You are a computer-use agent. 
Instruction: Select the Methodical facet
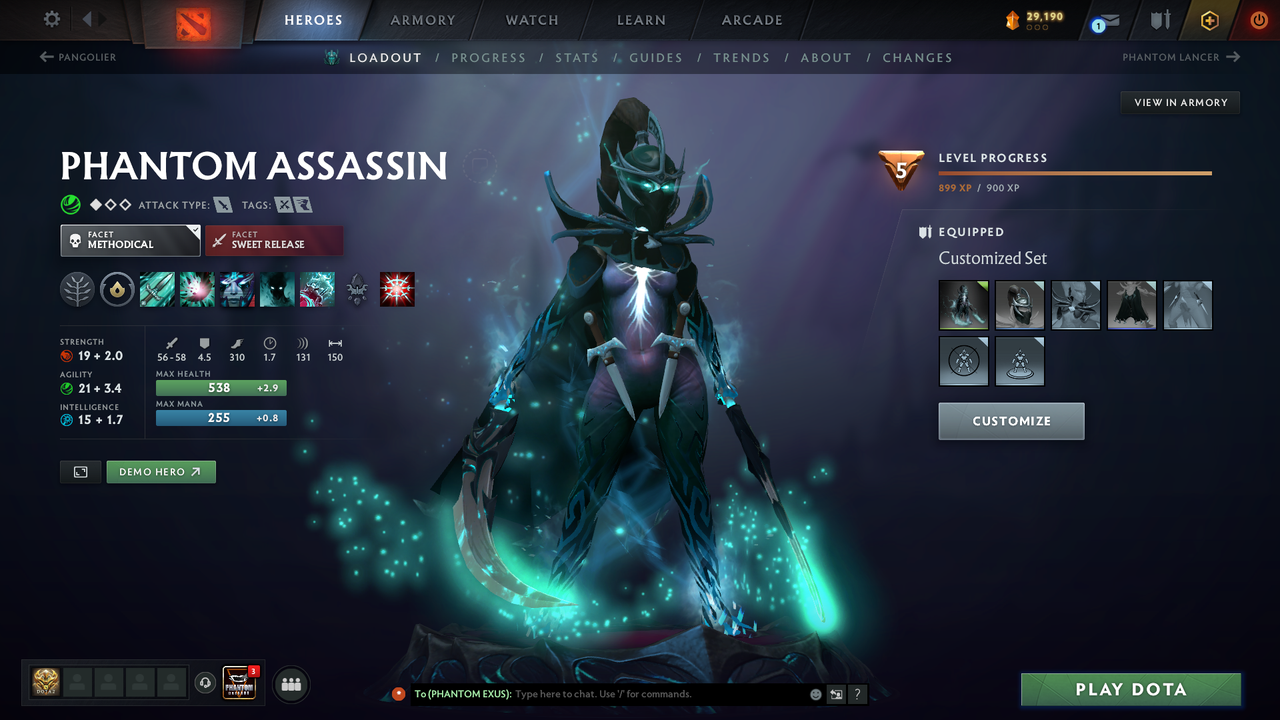pos(130,240)
